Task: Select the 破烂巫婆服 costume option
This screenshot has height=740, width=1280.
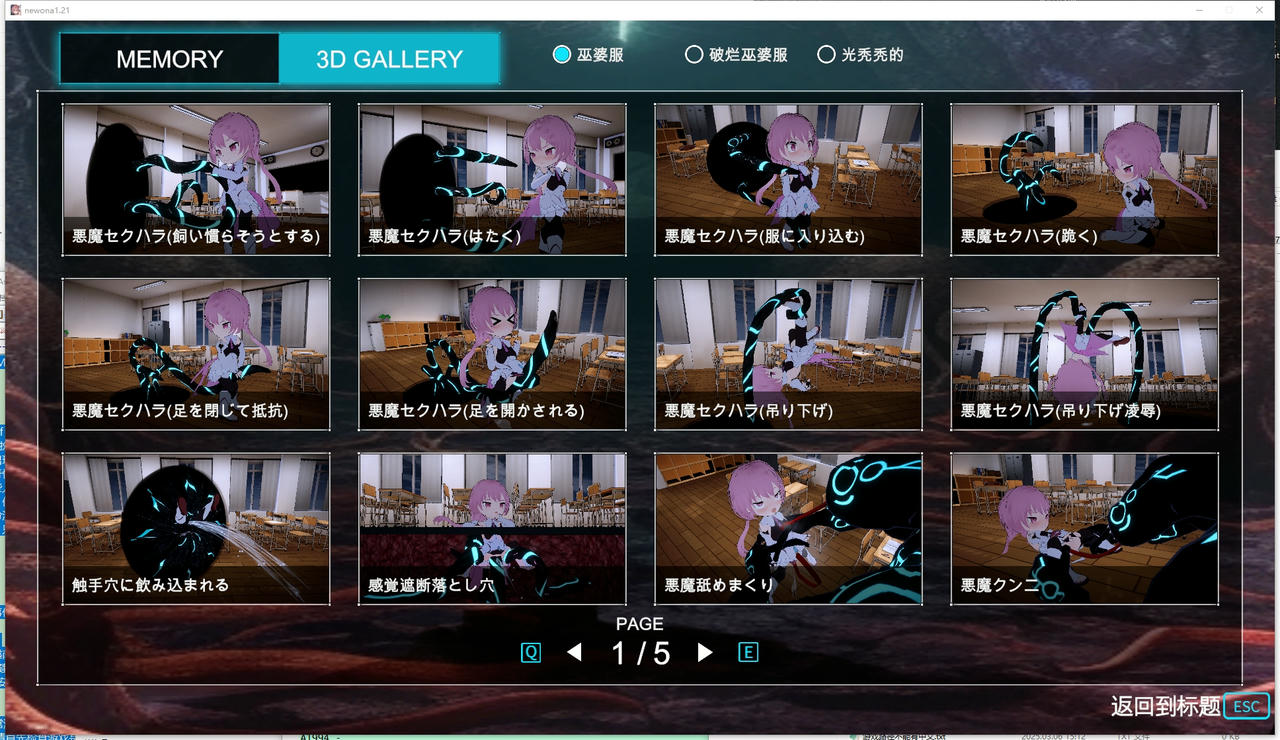Action: tap(694, 55)
